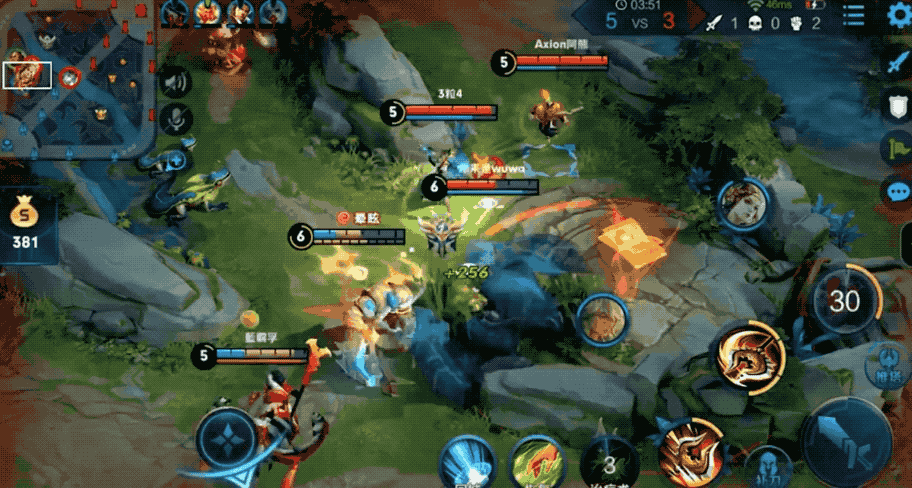
Task: Use the blue recall skill button
Action: [x=467, y=463]
